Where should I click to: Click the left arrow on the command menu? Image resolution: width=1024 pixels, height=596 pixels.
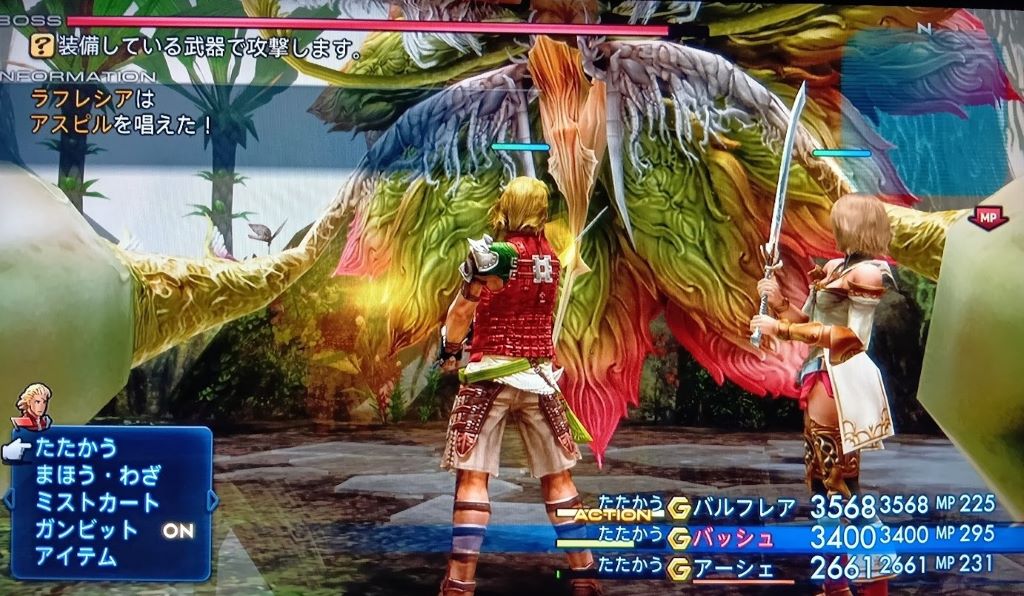coord(9,499)
